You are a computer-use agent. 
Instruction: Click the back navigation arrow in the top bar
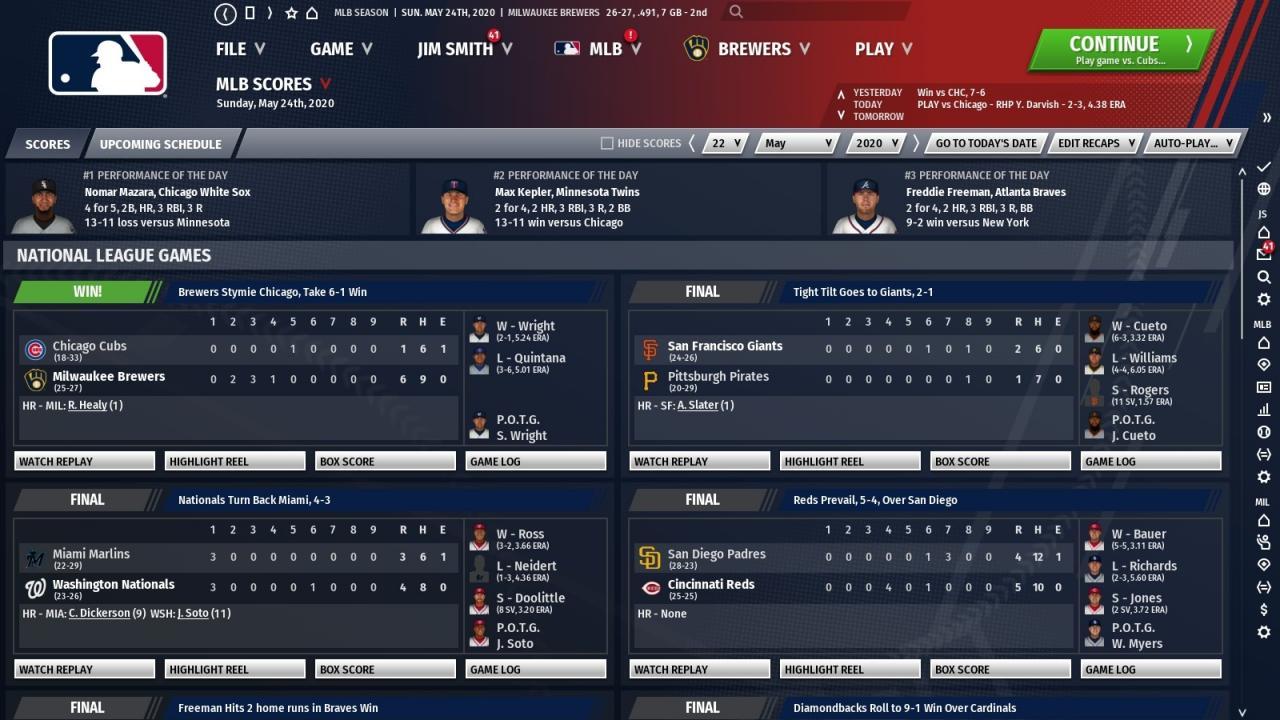225,13
